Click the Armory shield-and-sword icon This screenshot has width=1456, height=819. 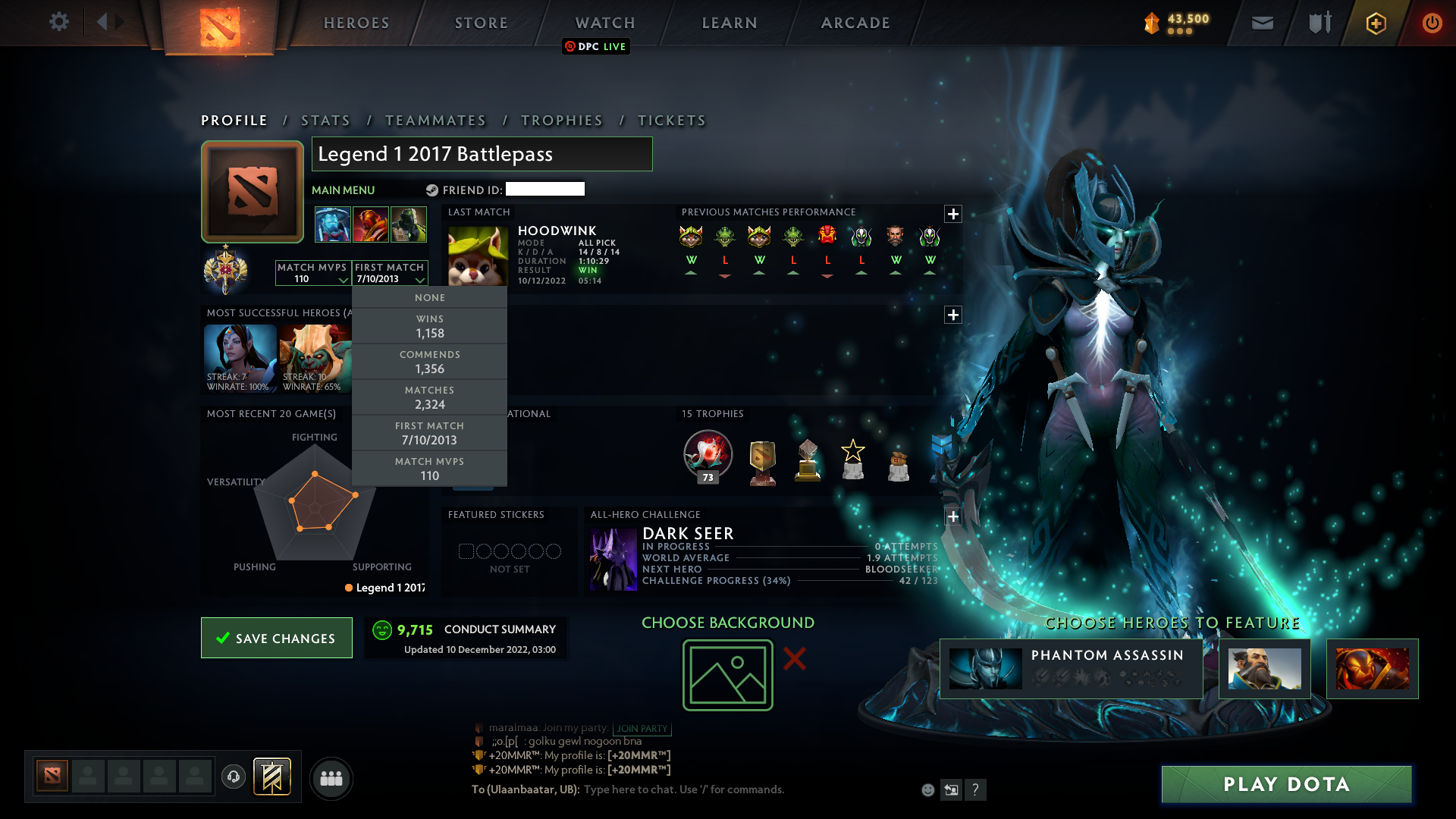1319,23
